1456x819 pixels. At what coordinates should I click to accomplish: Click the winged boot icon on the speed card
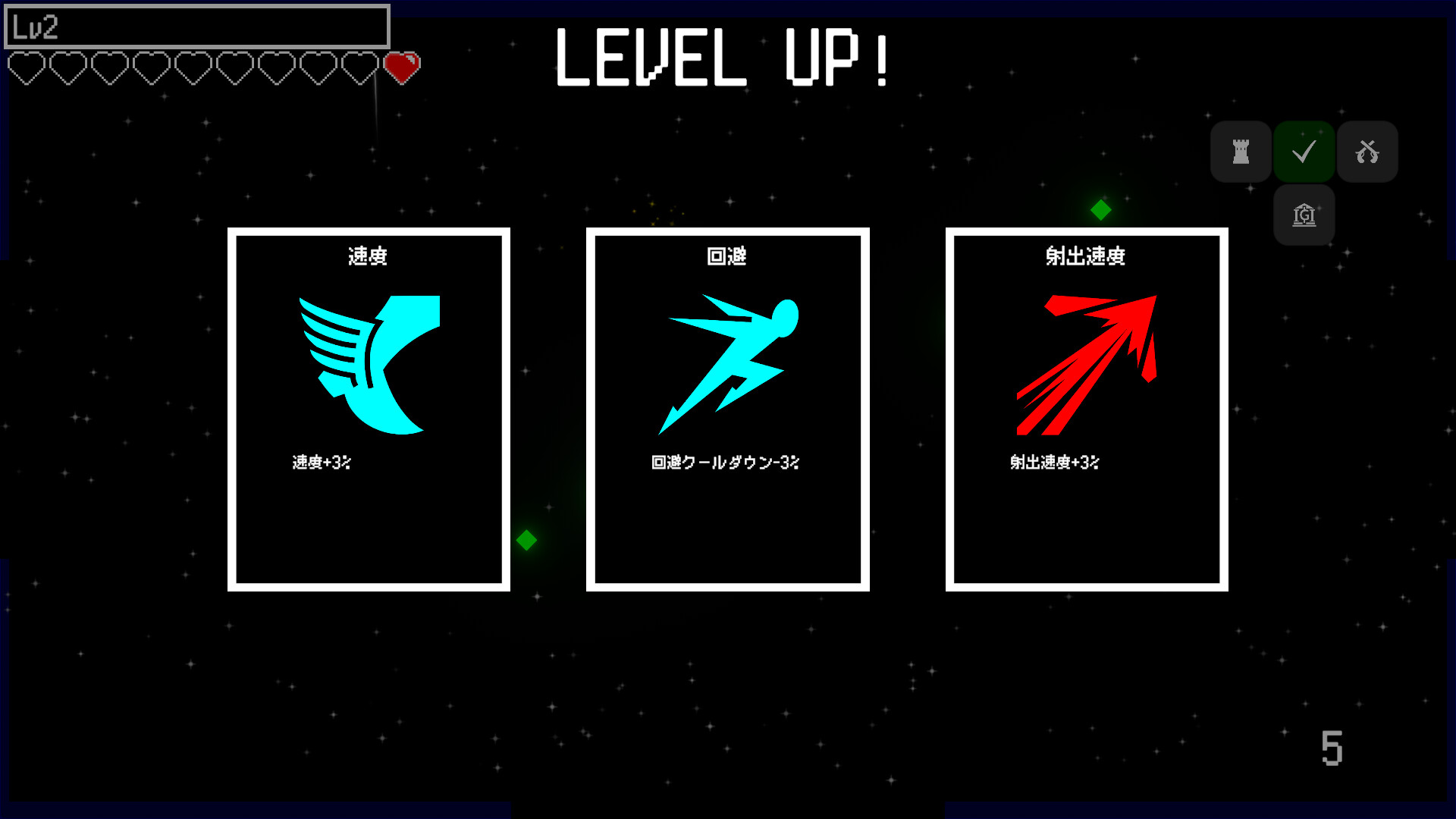[369, 364]
